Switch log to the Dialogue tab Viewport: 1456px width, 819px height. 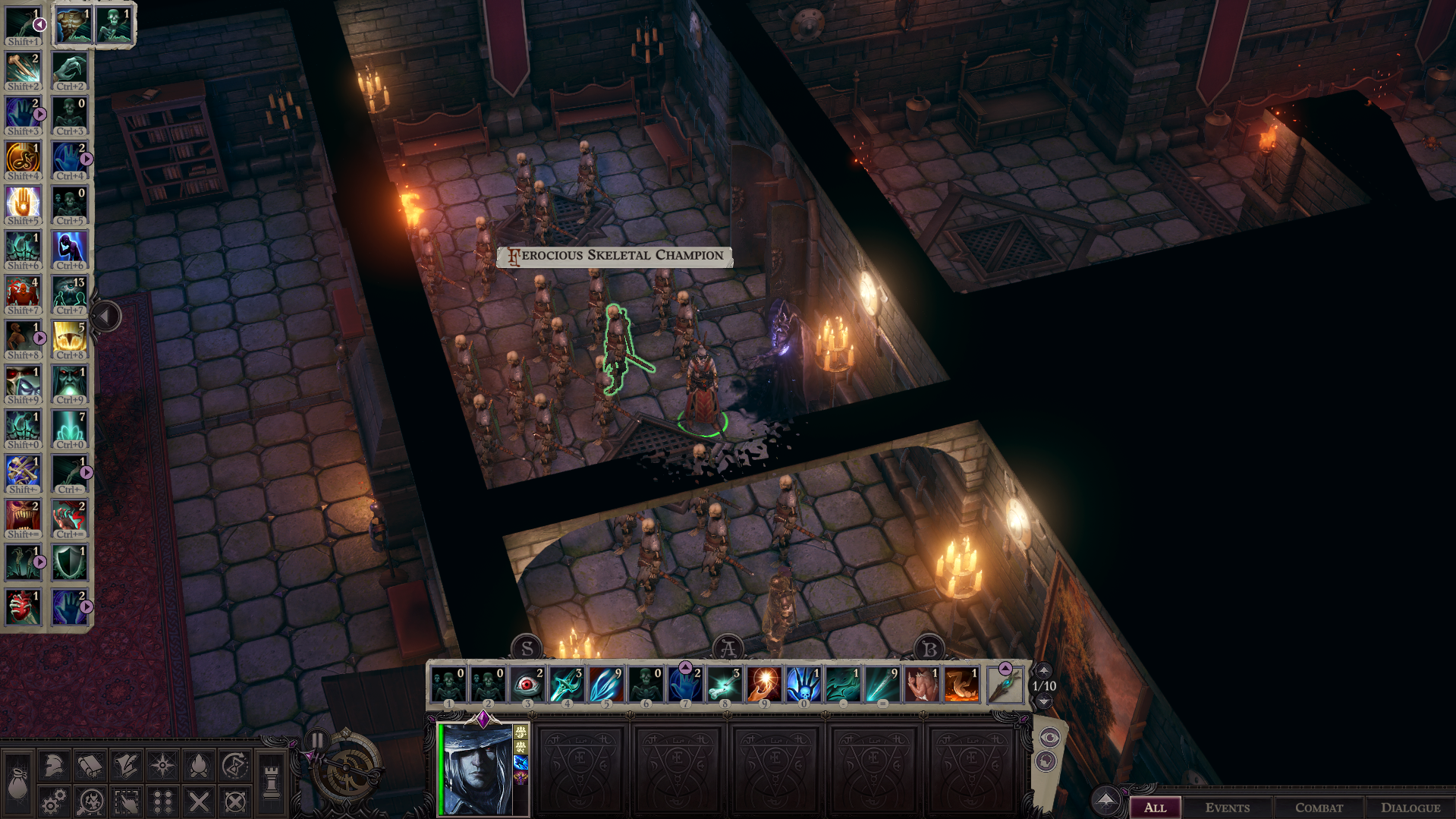pyautogui.click(x=1410, y=808)
